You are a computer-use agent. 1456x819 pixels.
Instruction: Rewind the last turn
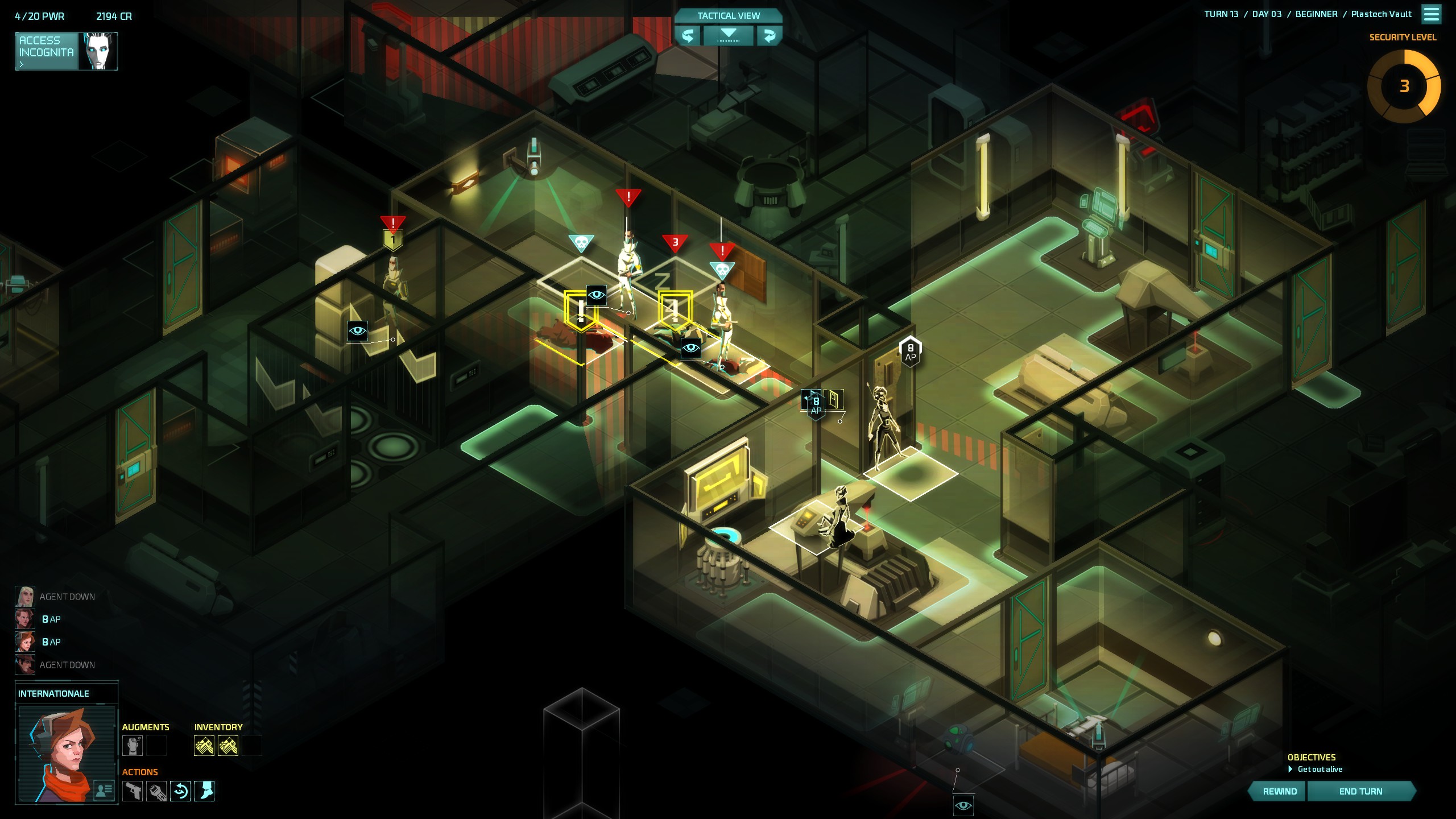1280,791
